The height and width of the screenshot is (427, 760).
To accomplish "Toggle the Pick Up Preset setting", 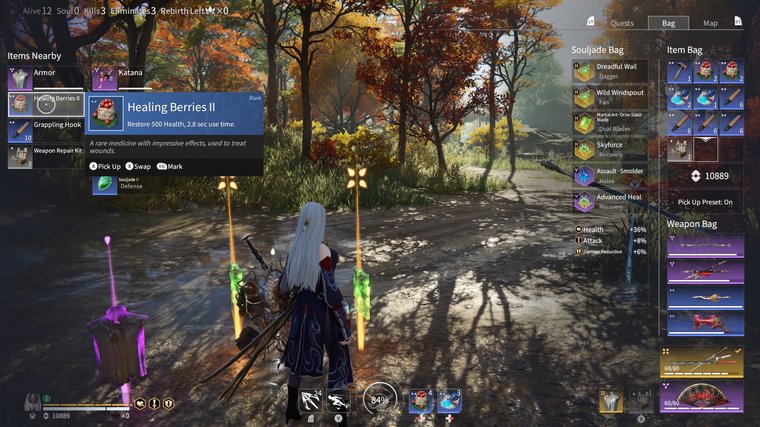I will click(705, 202).
